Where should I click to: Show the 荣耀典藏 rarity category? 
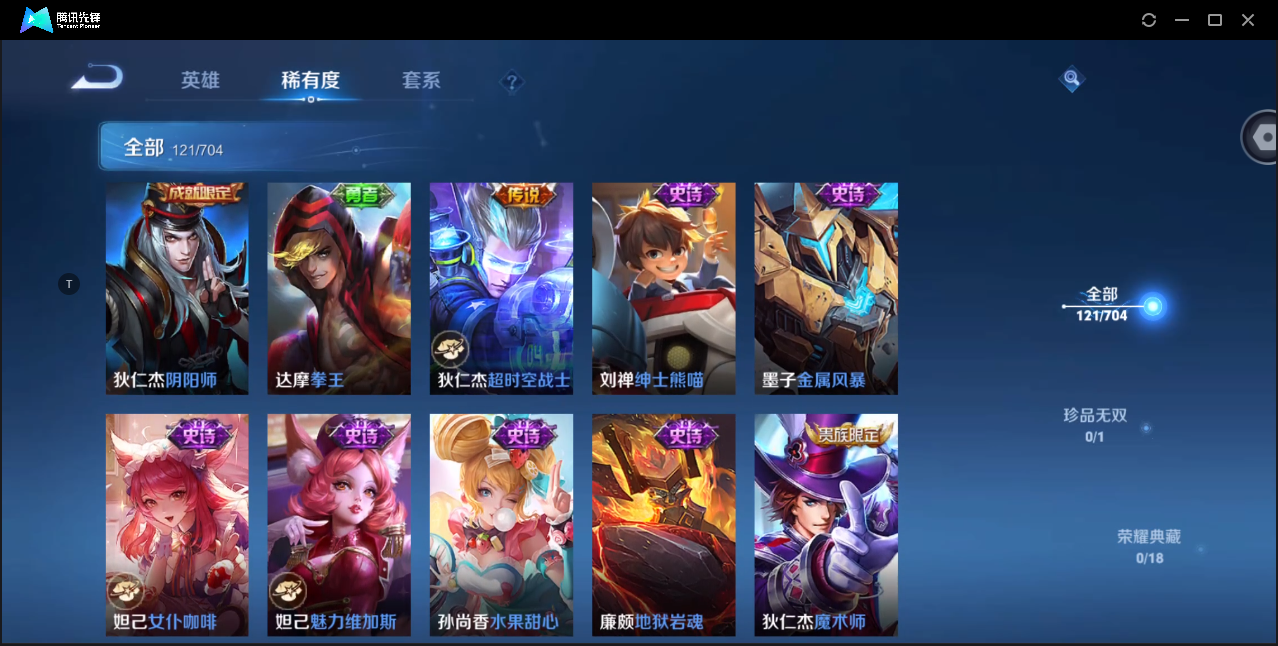pos(1149,546)
